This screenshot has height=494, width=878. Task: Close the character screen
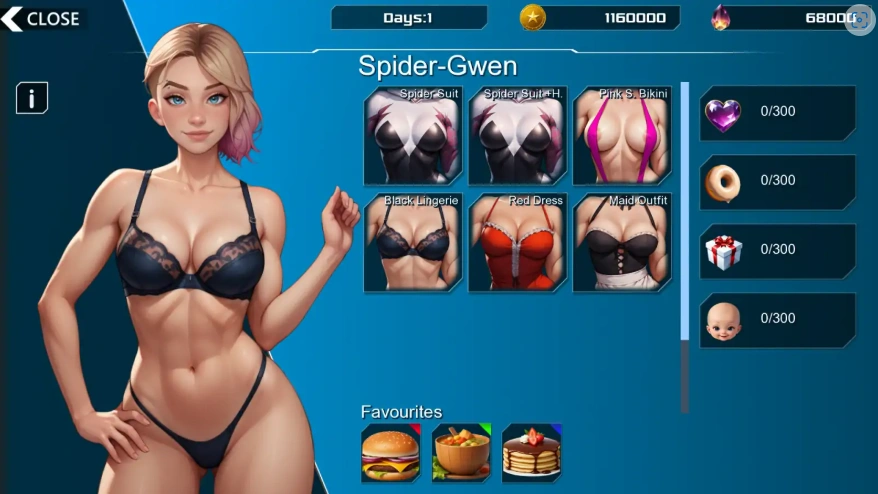(x=43, y=18)
